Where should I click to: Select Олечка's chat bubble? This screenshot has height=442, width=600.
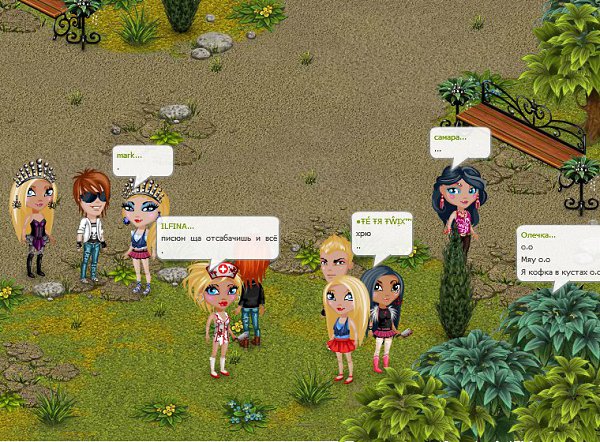[558, 253]
